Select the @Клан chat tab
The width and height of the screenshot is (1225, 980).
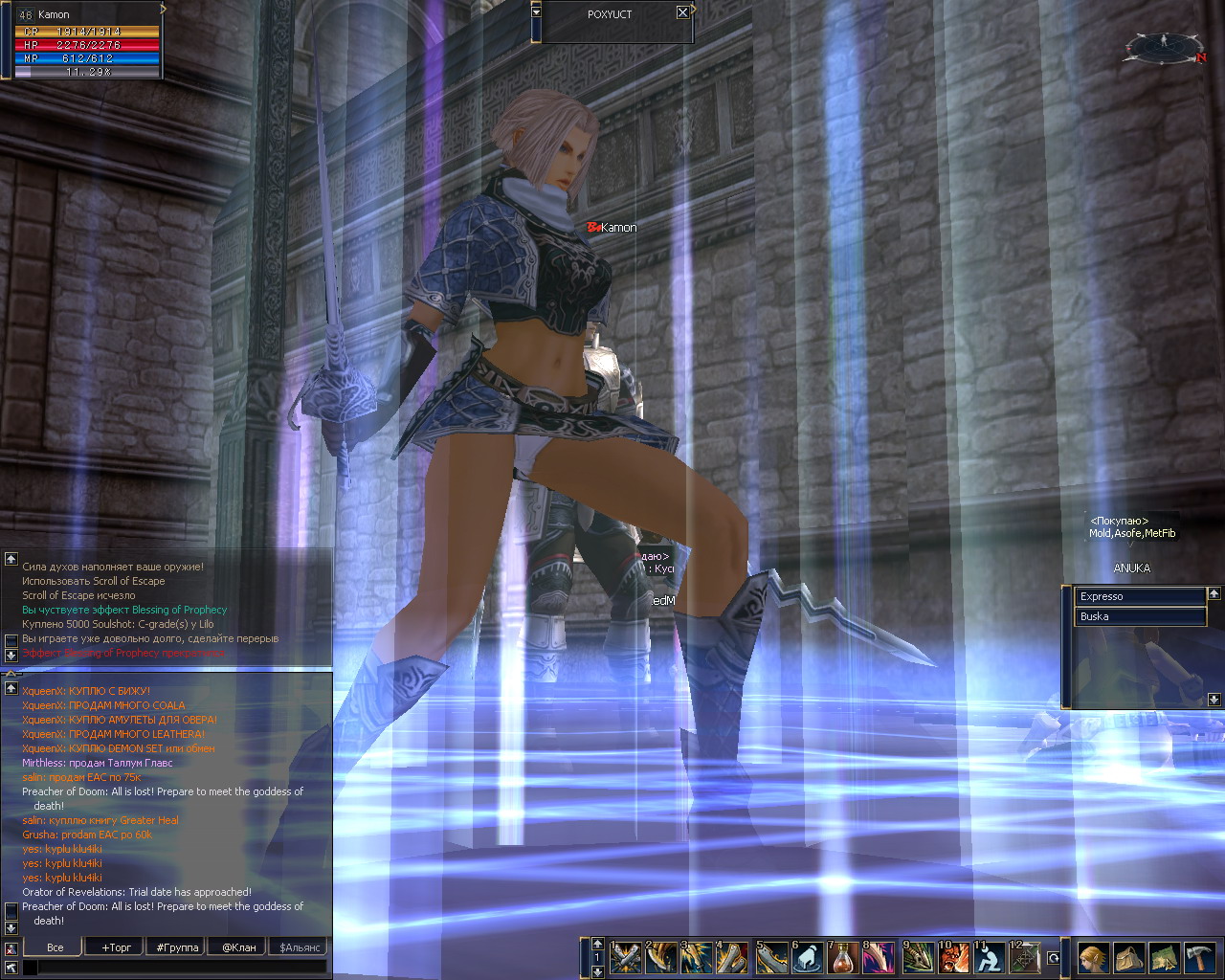239,947
